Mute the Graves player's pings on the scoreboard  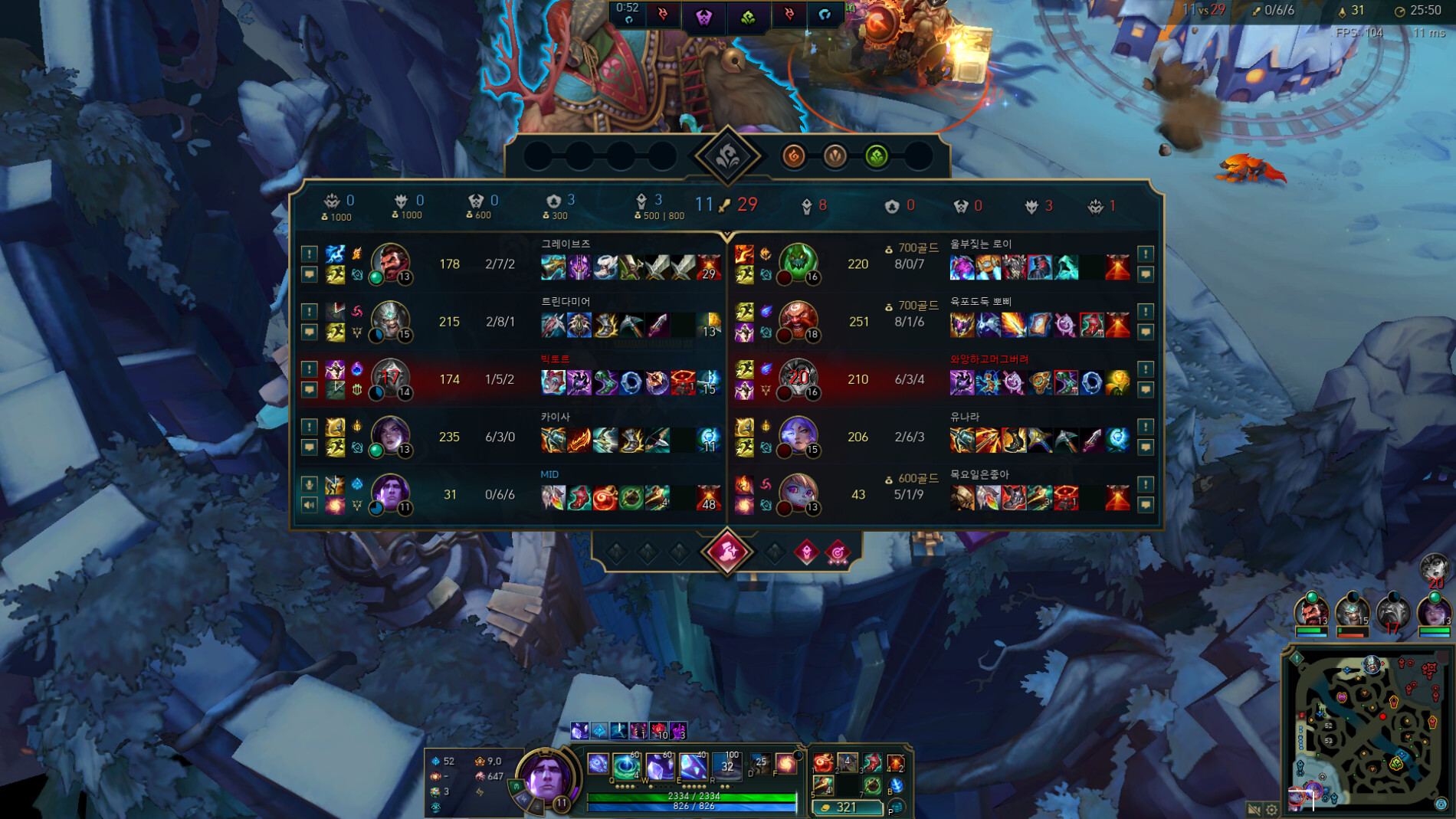pyautogui.click(x=309, y=254)
